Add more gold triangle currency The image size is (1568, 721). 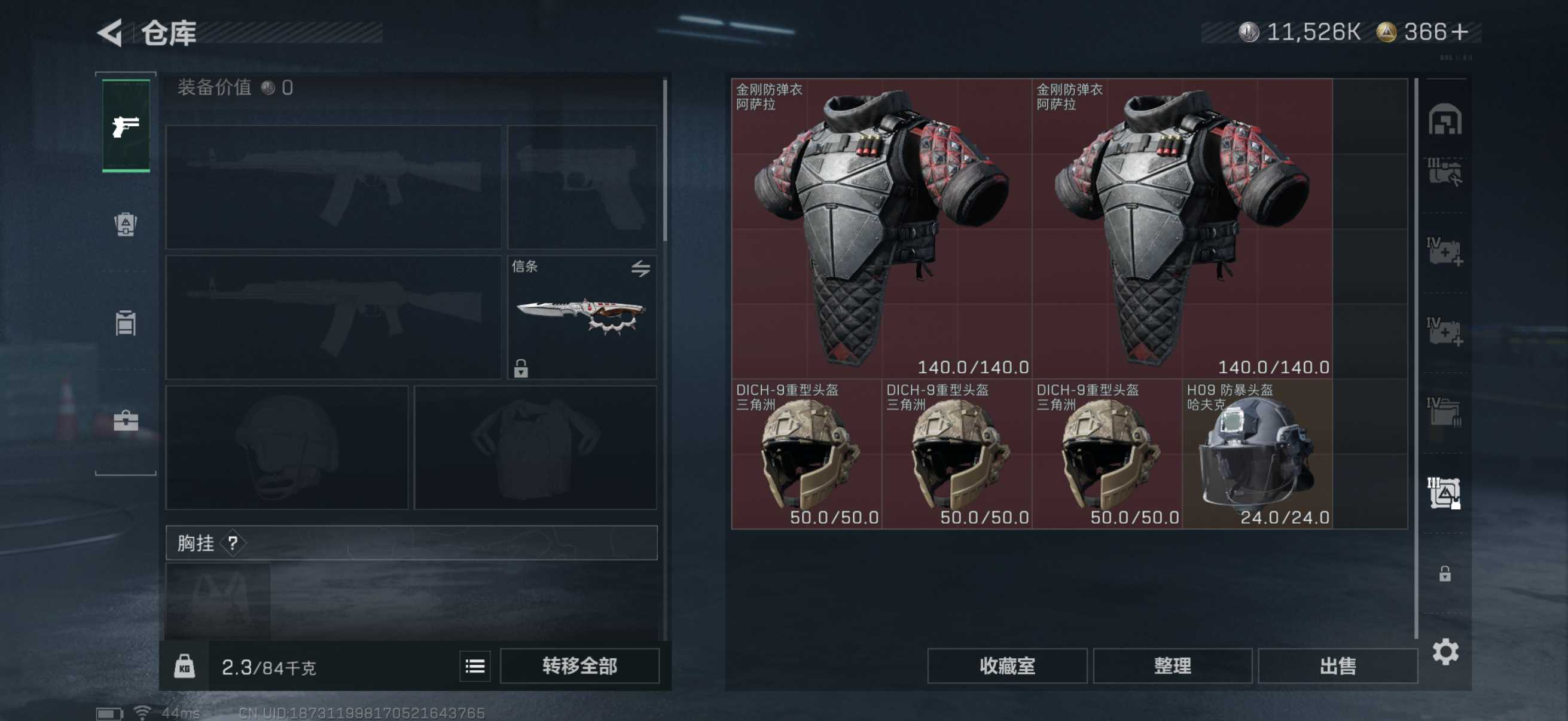[1459, 32]
